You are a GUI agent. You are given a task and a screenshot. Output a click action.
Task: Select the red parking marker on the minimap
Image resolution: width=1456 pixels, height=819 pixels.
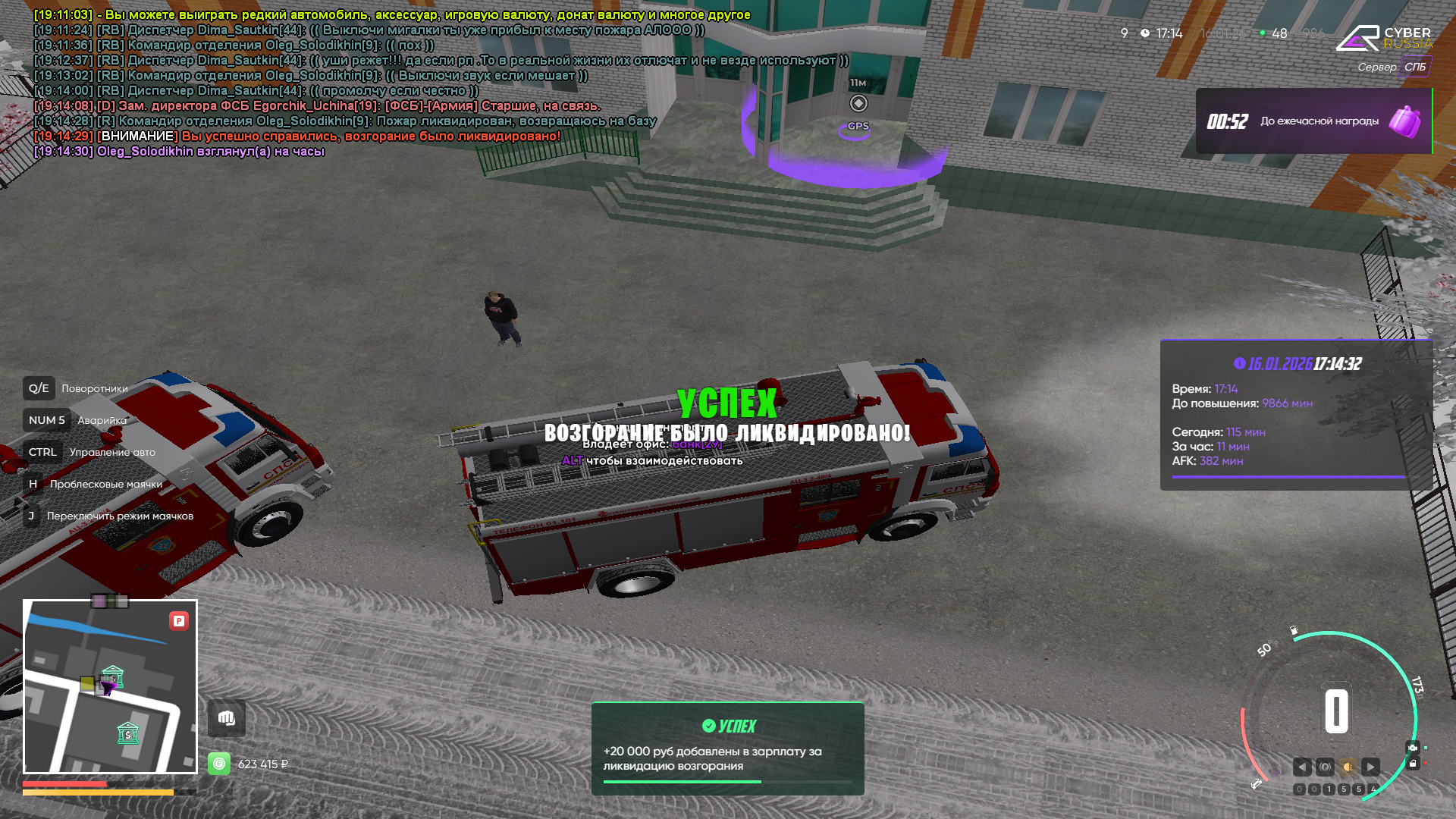pyautogui.click(x=179, y=621)
